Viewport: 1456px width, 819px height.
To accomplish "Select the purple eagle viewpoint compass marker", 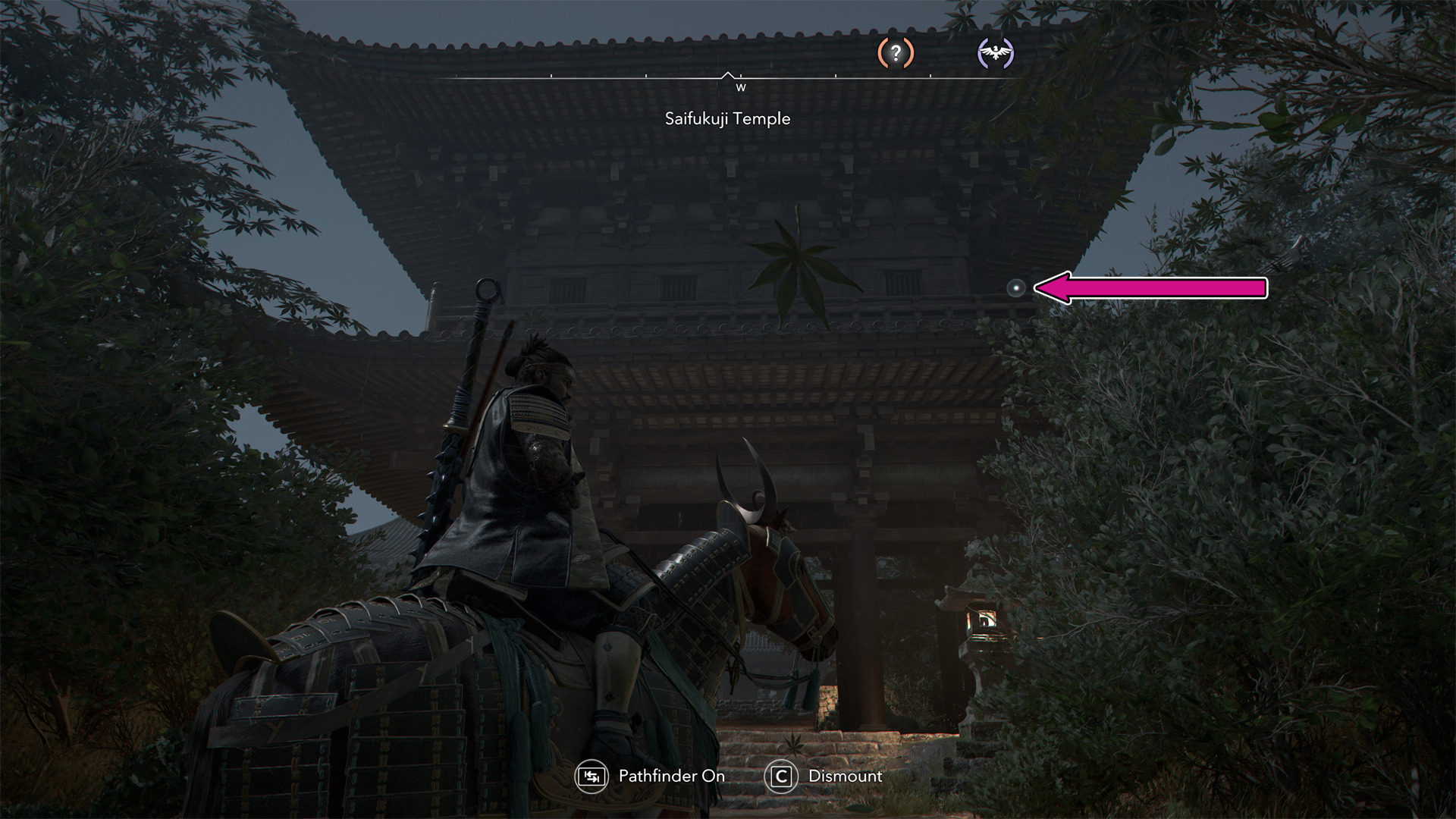I will click(x=996, y=53).
